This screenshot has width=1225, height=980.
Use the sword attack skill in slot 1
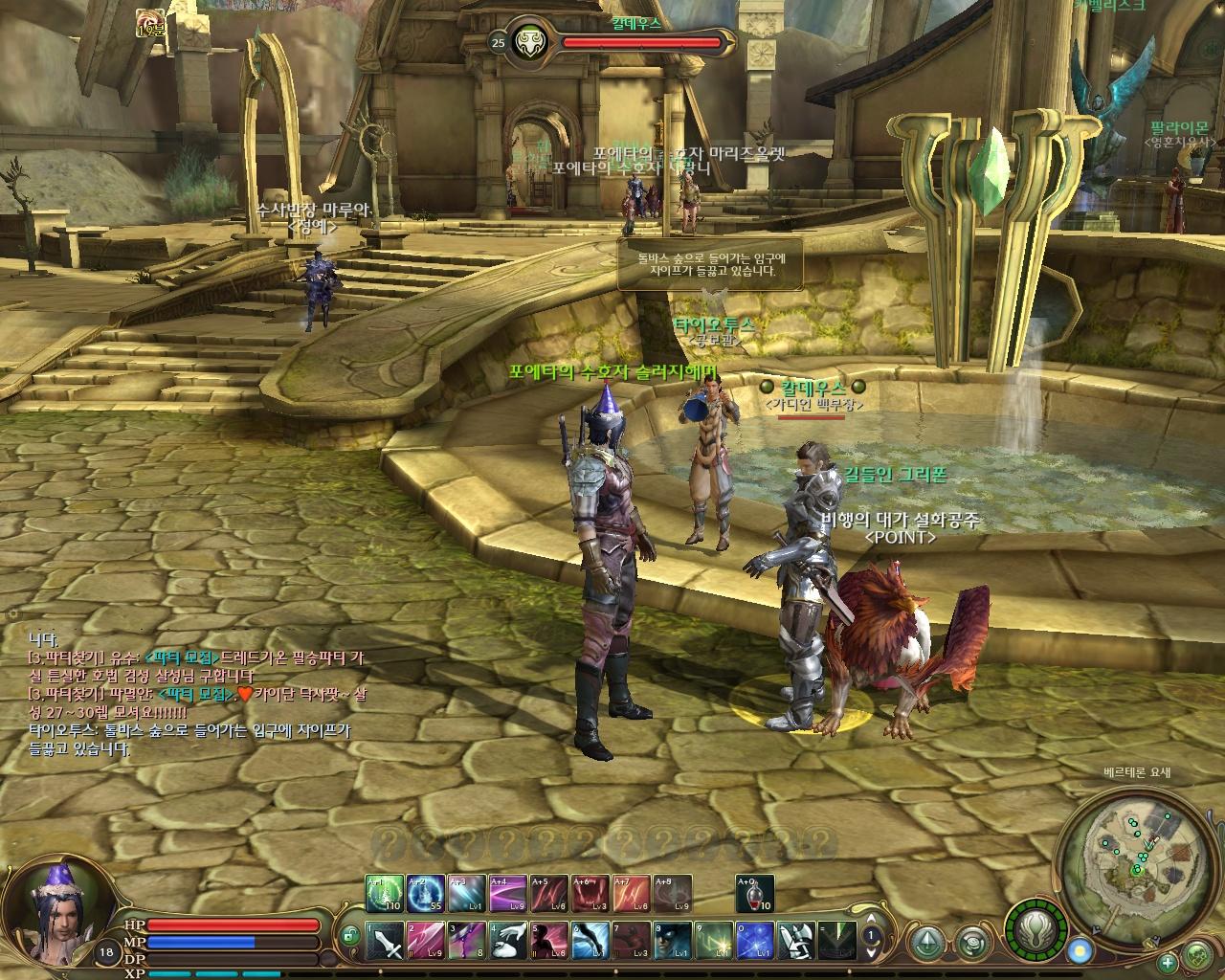pos(384,940)
